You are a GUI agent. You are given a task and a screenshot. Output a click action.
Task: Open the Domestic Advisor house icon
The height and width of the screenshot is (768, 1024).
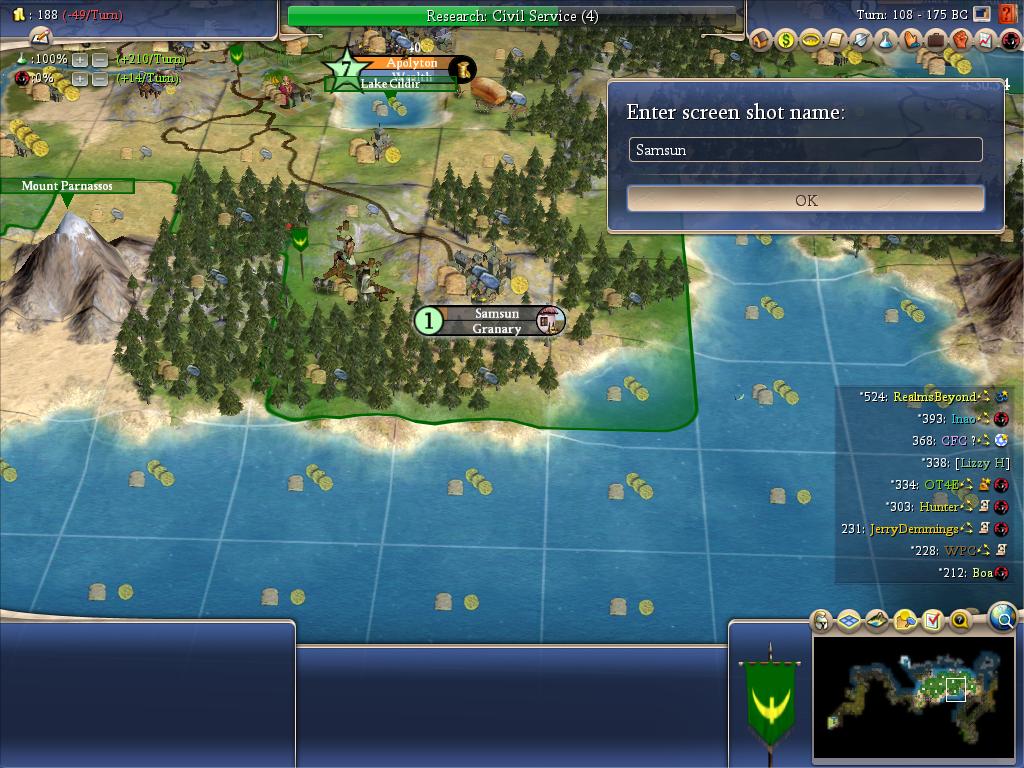click(760, 40)
